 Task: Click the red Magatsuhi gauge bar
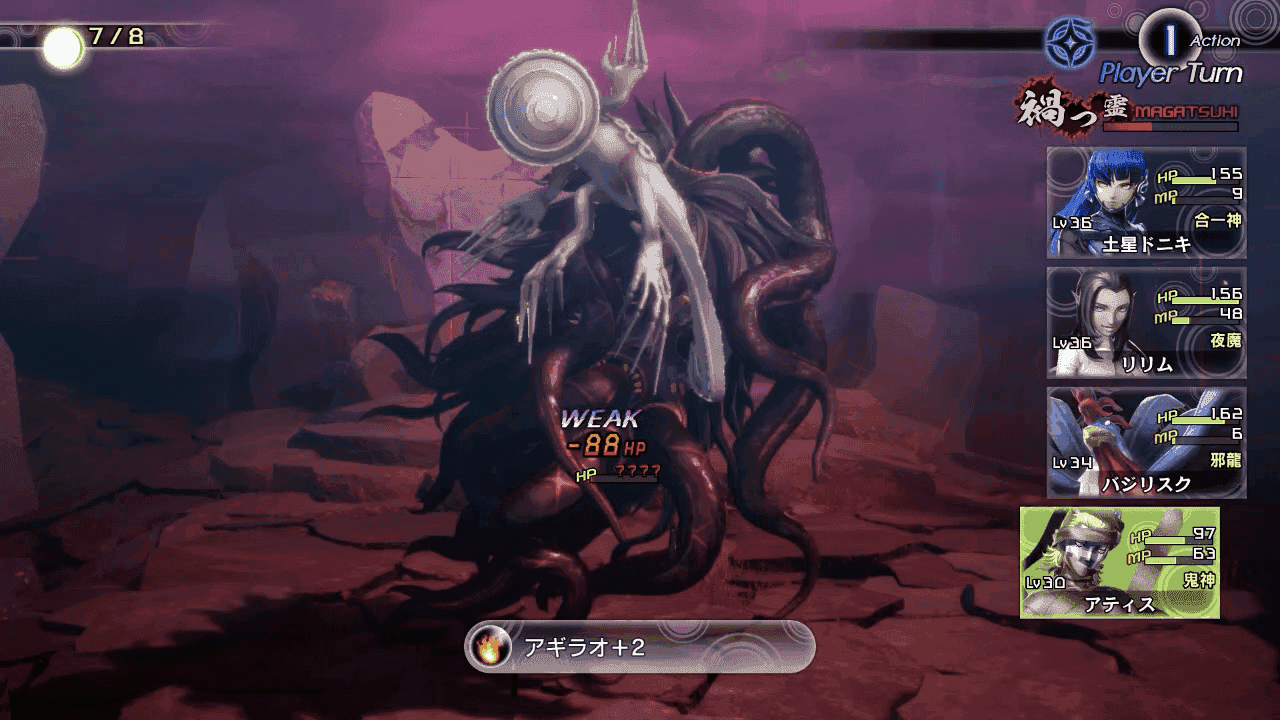pos(1168,128)
